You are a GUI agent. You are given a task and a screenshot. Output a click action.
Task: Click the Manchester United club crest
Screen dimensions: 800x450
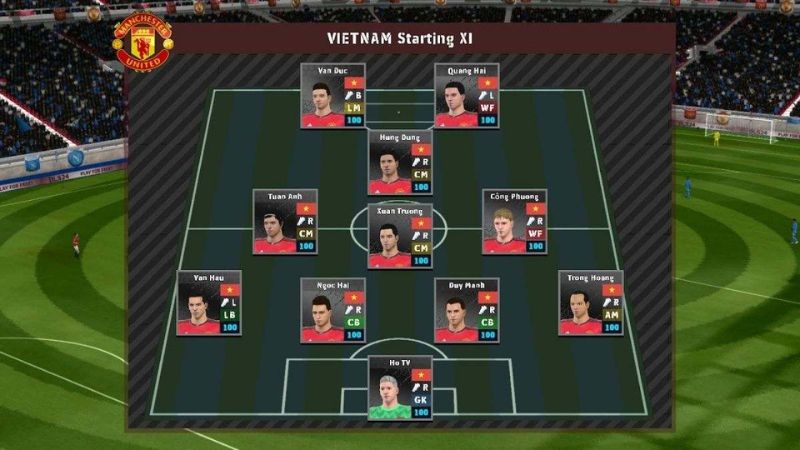(143, 41)
